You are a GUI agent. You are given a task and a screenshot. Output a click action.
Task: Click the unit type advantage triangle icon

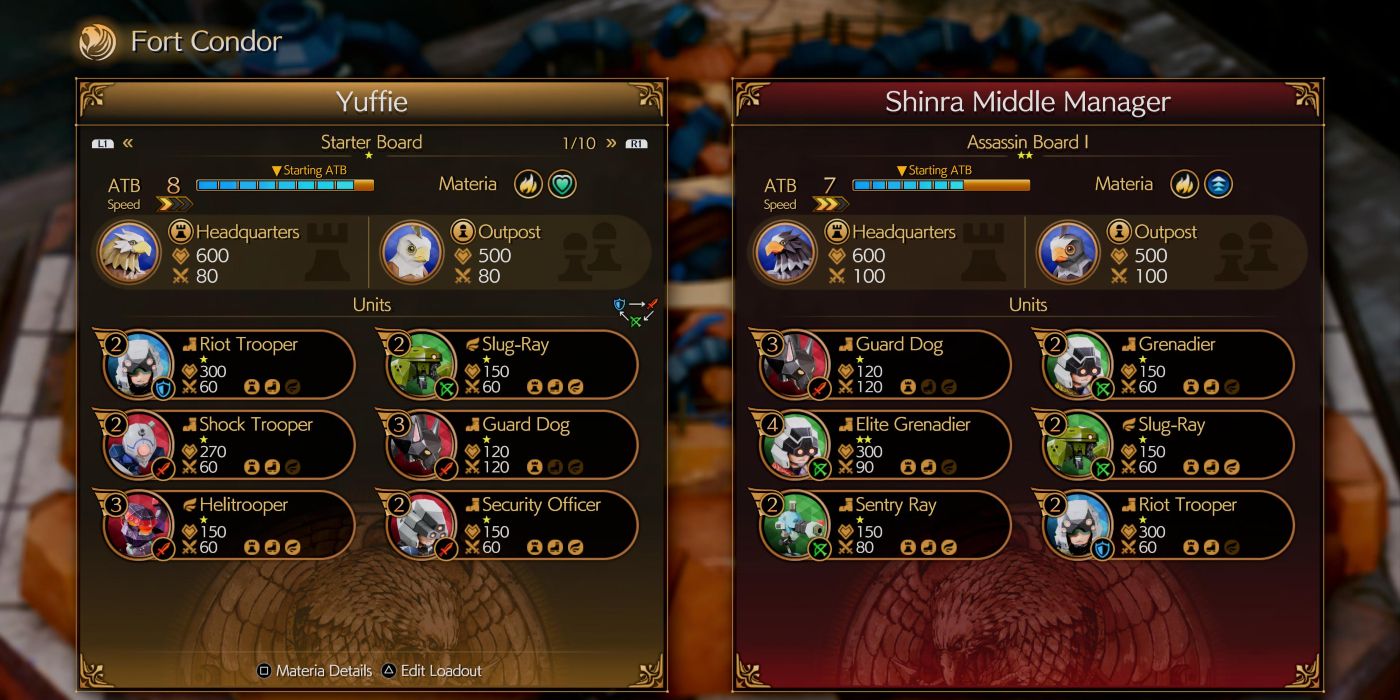(x=636, y=310)
